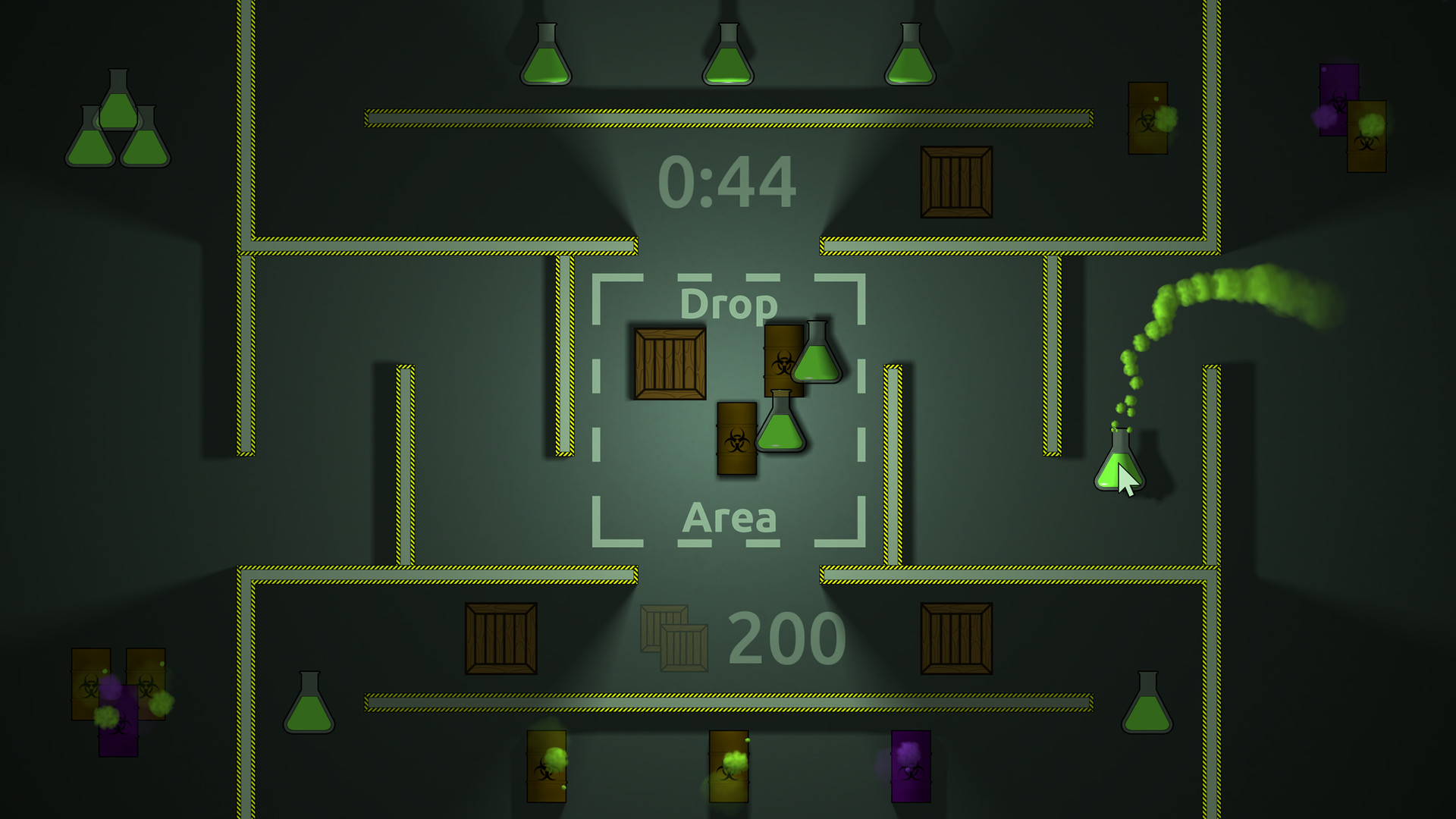
Task: Click the smoking barrel at the bottom center
Action: (730, 766)
